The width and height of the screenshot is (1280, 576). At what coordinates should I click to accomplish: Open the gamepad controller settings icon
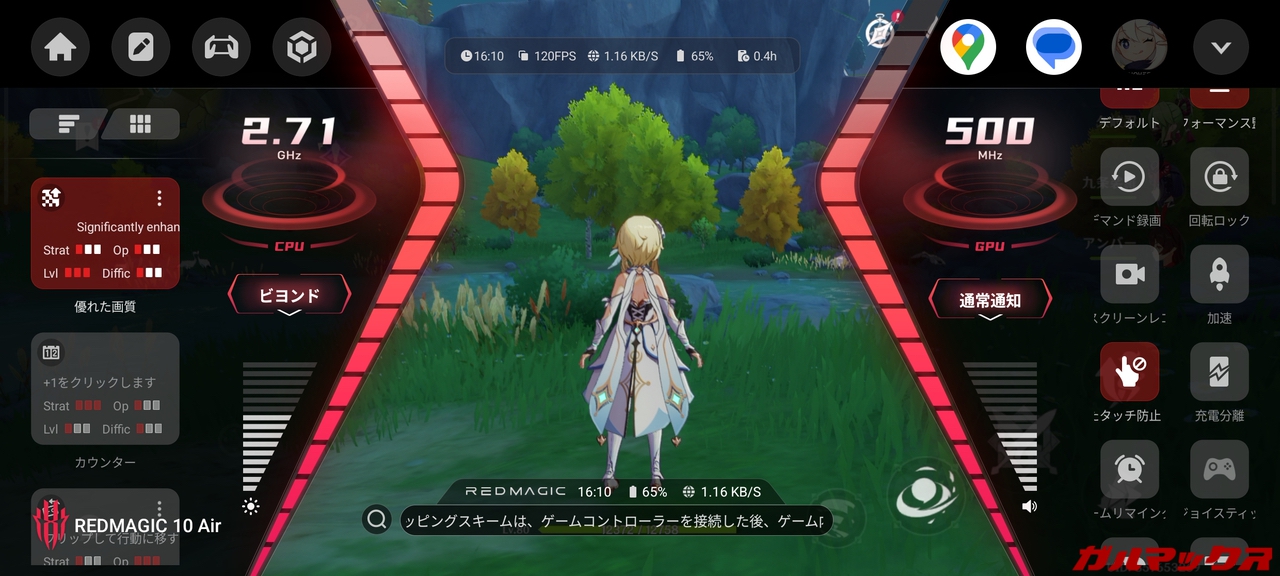221,47
